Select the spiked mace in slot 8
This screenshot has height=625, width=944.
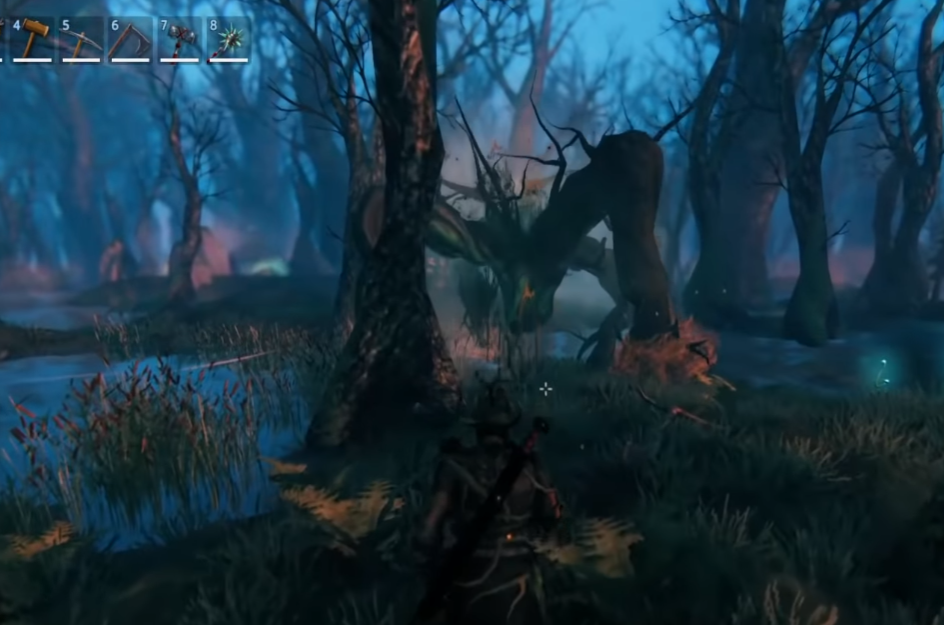tap(228, 40)
